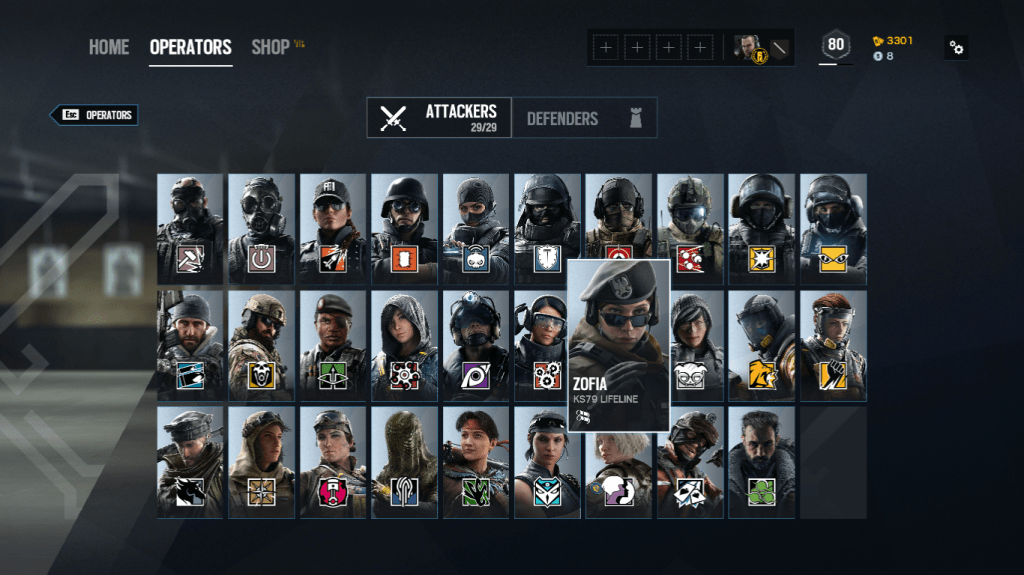The width and height of the screenshot is (1024, 575).
Task: View the level 80 clearance badge
Action: (835, 45)
